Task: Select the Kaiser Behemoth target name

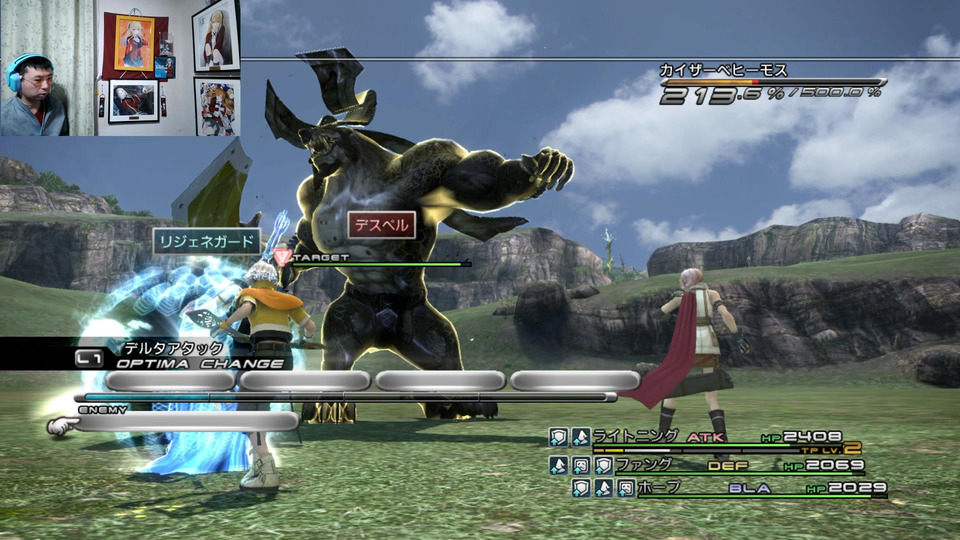Action: pyautogui.click(x=723, y=71)
